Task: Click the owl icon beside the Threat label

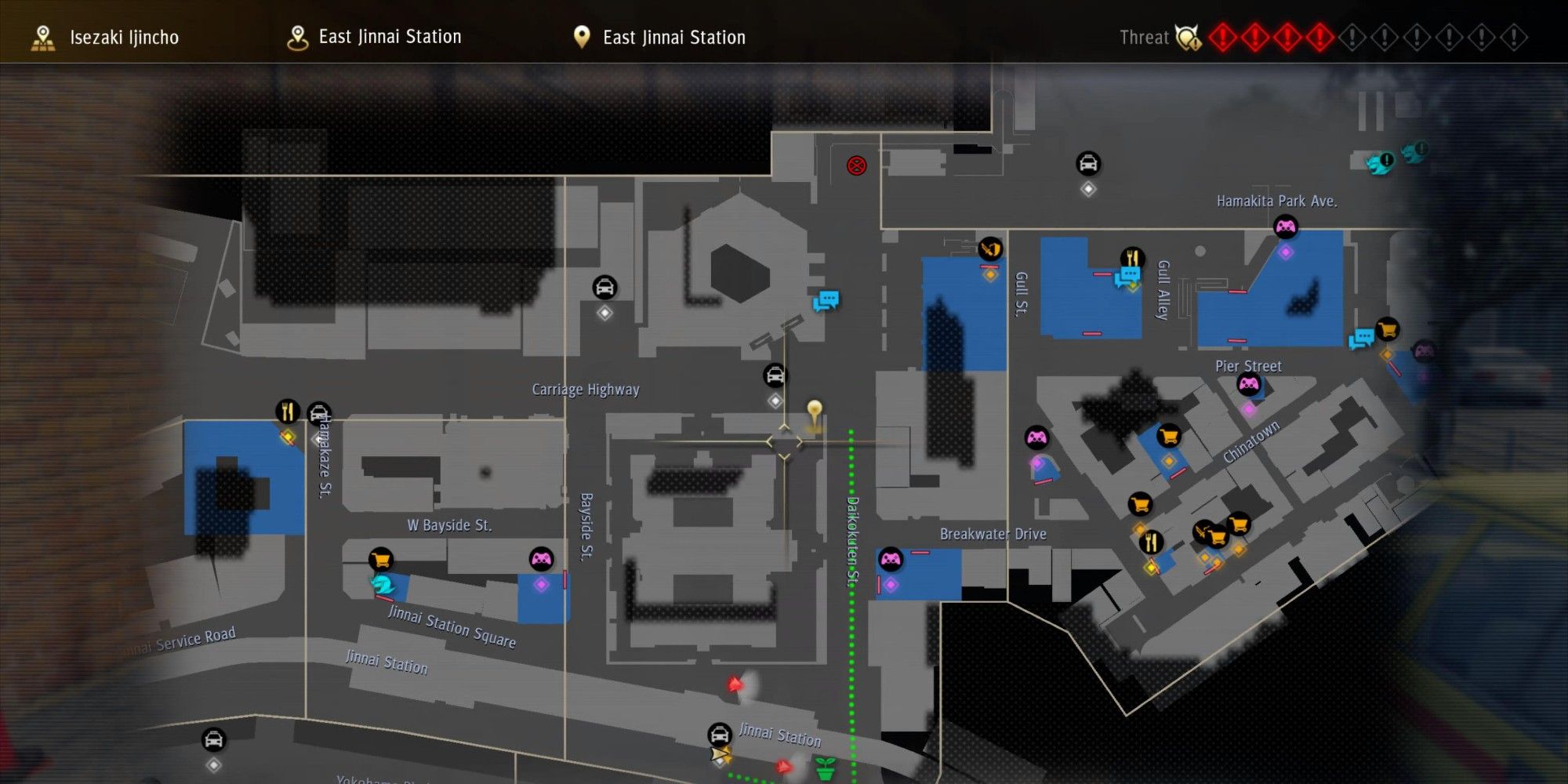Action: pos(1185,36)
